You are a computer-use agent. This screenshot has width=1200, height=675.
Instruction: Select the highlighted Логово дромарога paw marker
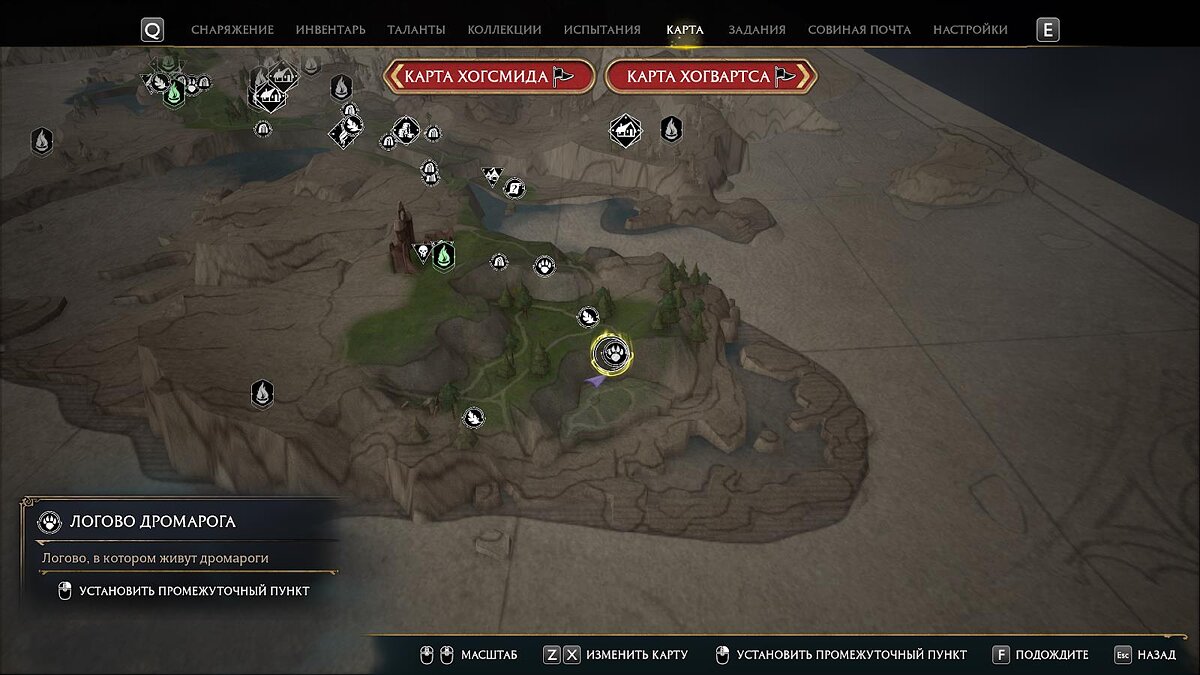coord(610,353)
